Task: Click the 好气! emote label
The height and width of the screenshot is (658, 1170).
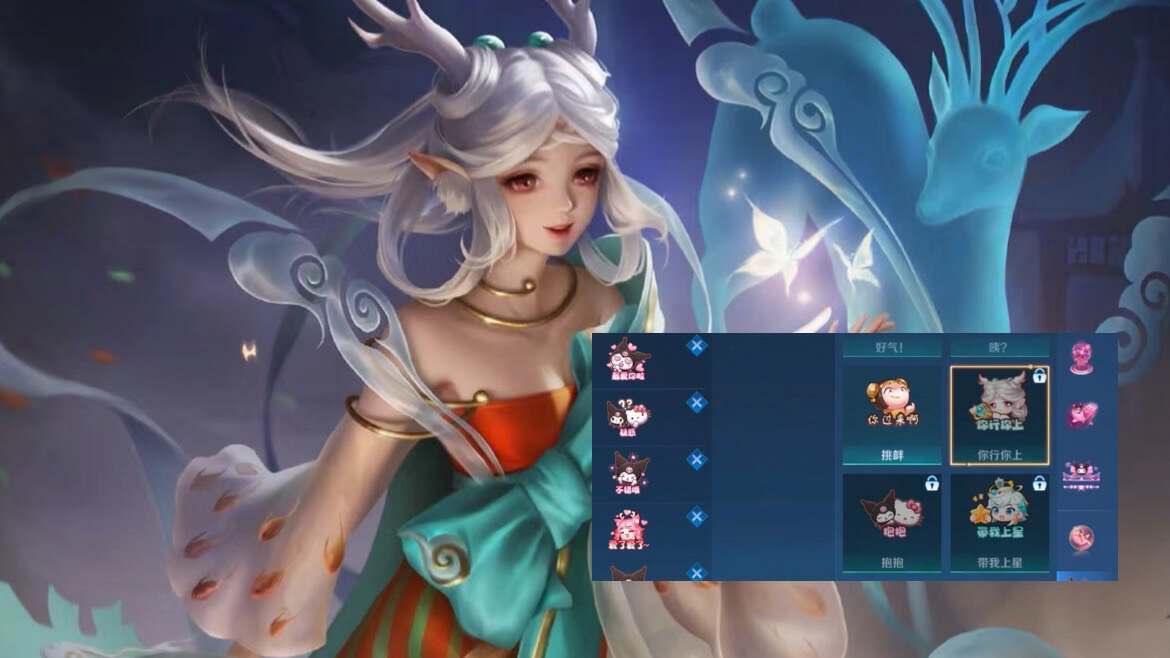Action: point(891,348)
